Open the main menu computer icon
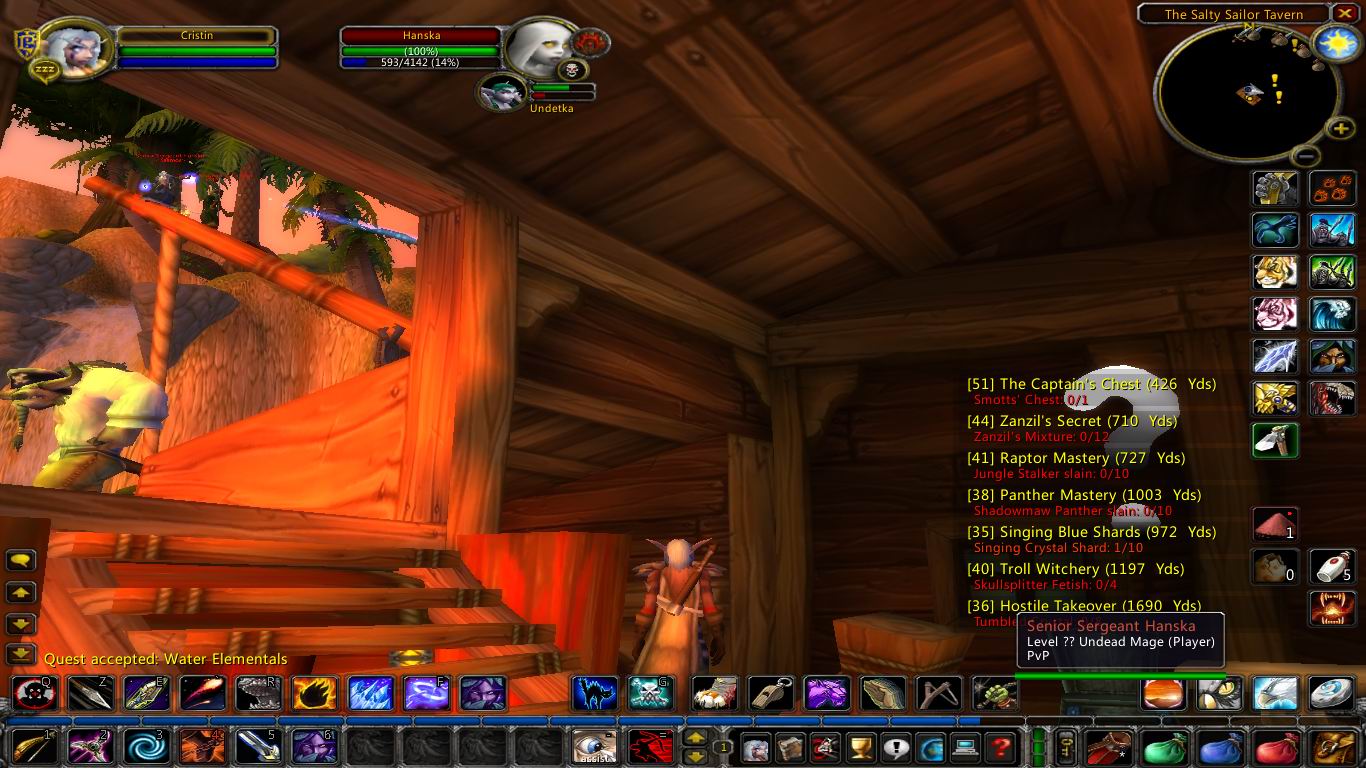This screenshot has width=1366, height=768. tap(964, 748)
